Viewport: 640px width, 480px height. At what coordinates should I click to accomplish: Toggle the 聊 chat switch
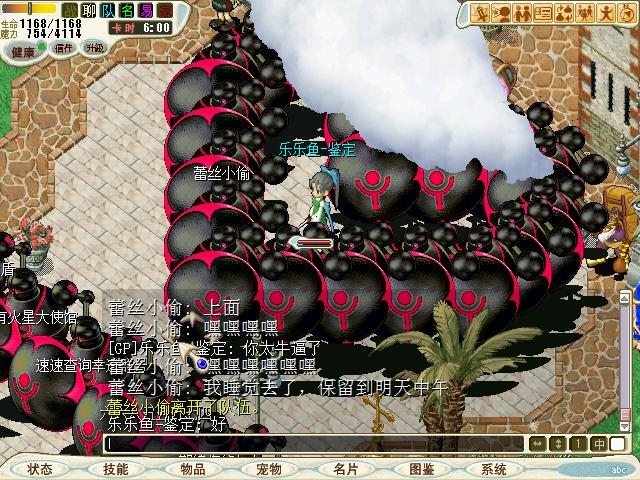(87, 10)
